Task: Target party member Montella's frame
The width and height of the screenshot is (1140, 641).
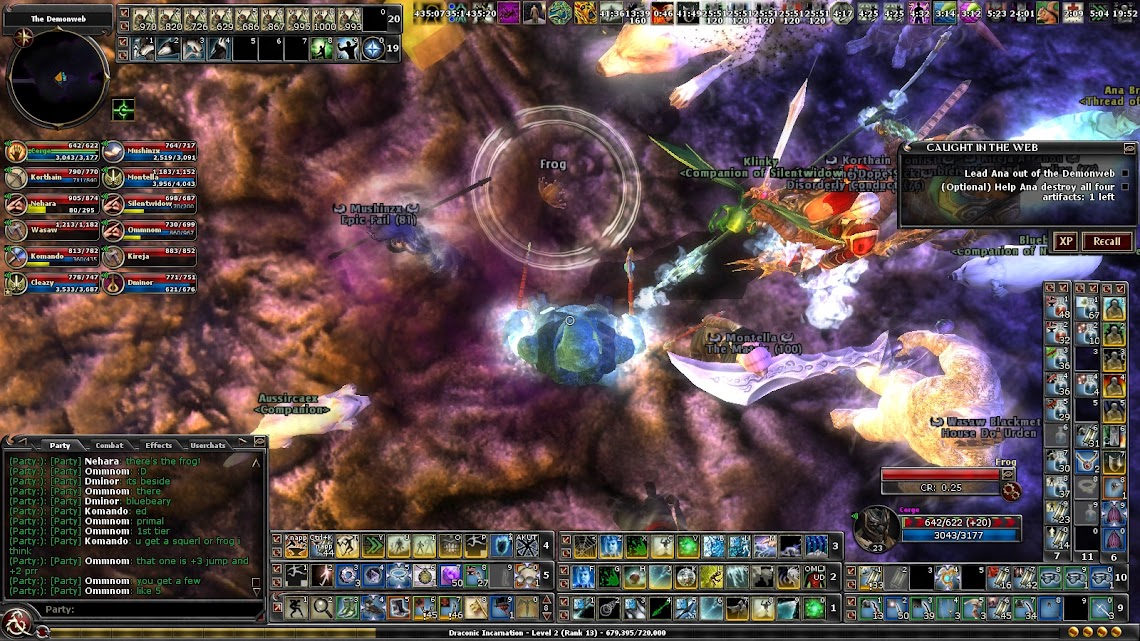Action: pyautogui.click(x=150, y=177)
